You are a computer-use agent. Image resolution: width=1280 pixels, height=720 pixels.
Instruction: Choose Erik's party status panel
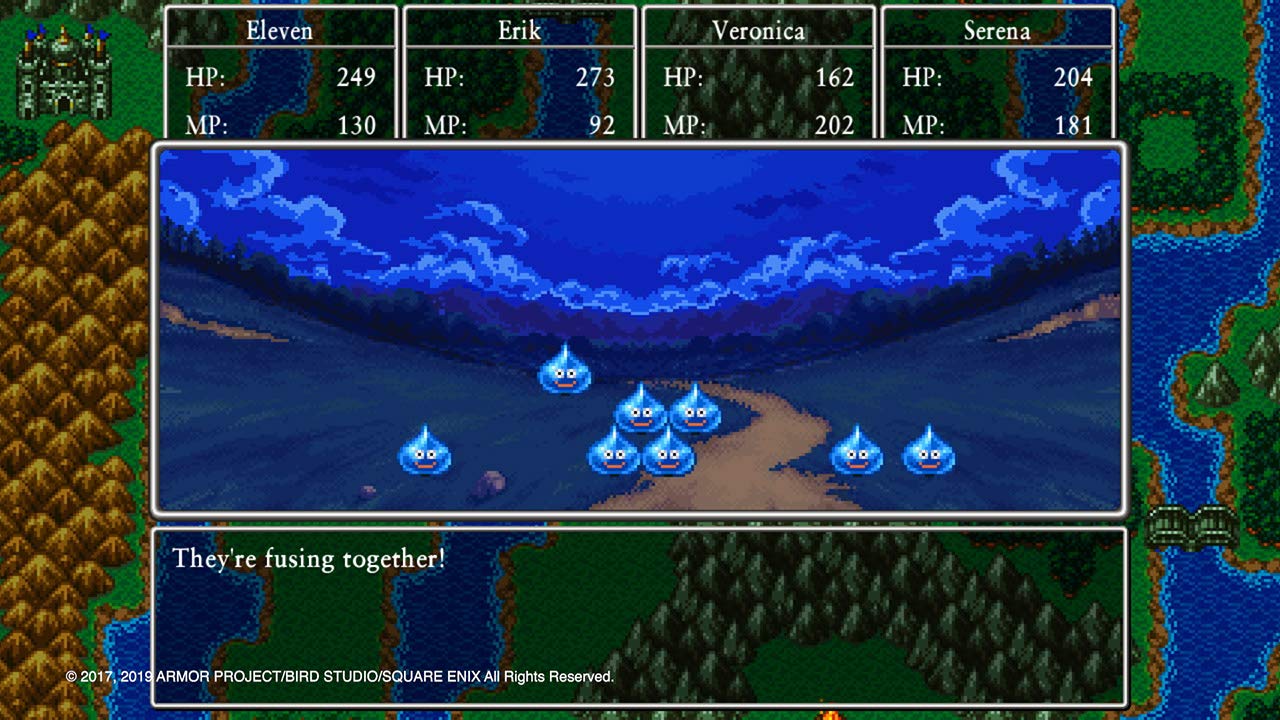519,74
